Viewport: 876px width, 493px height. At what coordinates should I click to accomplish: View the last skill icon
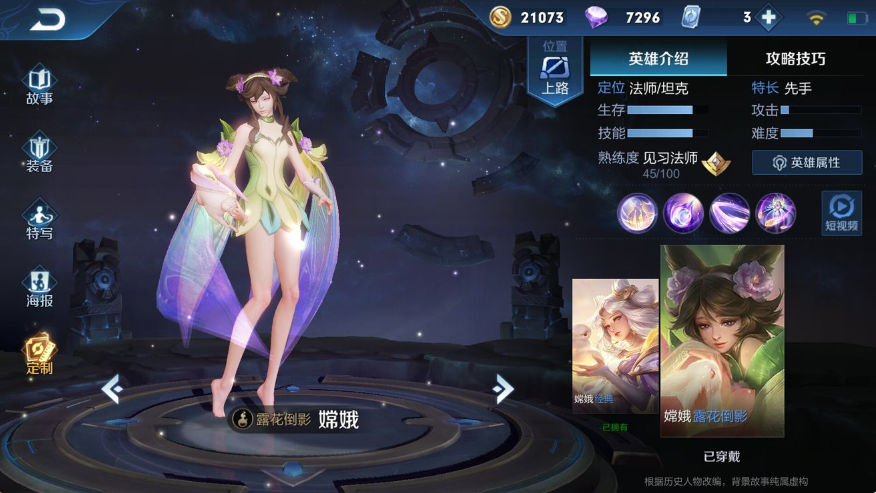775,212
